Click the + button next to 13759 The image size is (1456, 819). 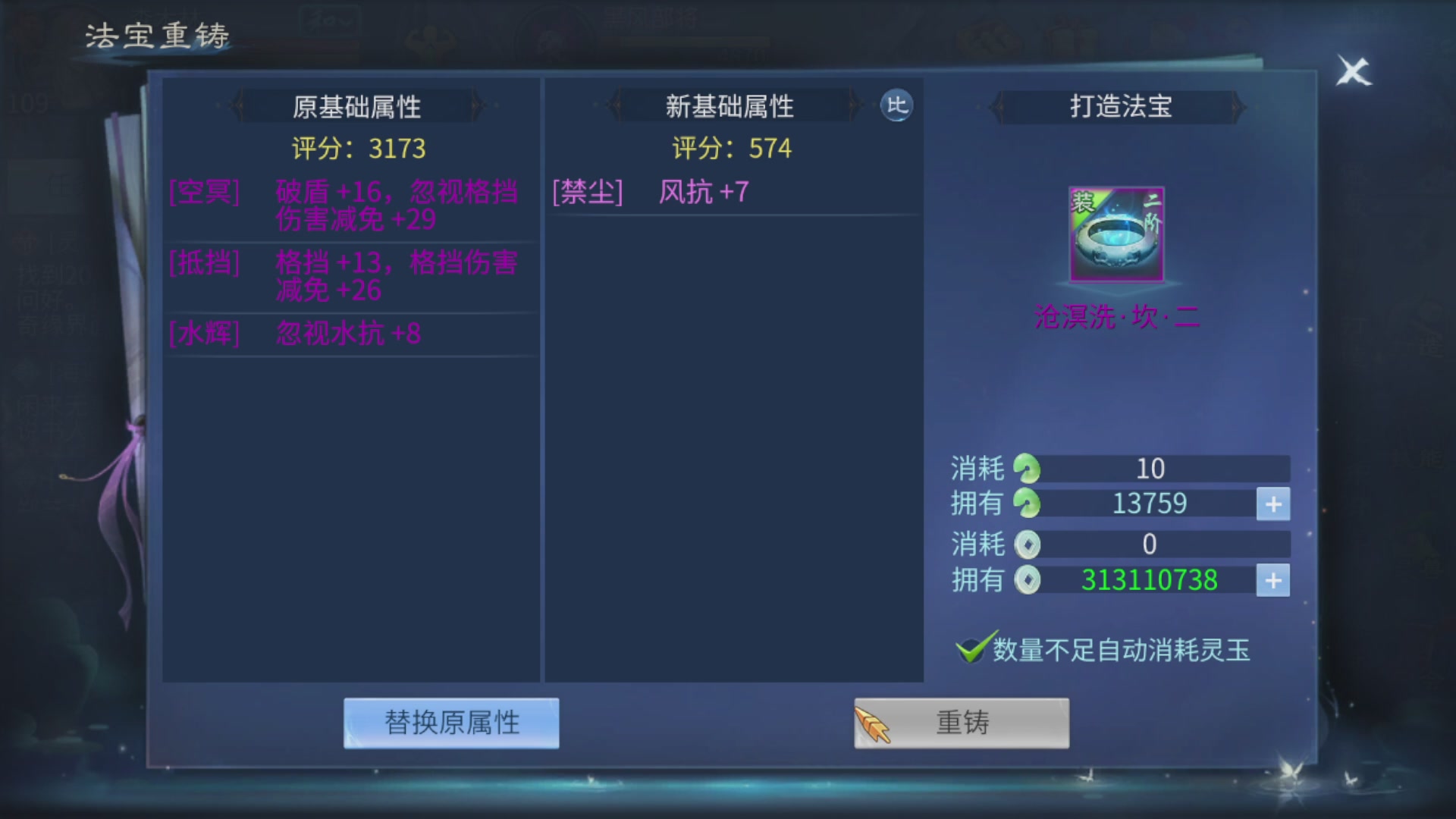pyautogui.click(x=1274, y=503)
